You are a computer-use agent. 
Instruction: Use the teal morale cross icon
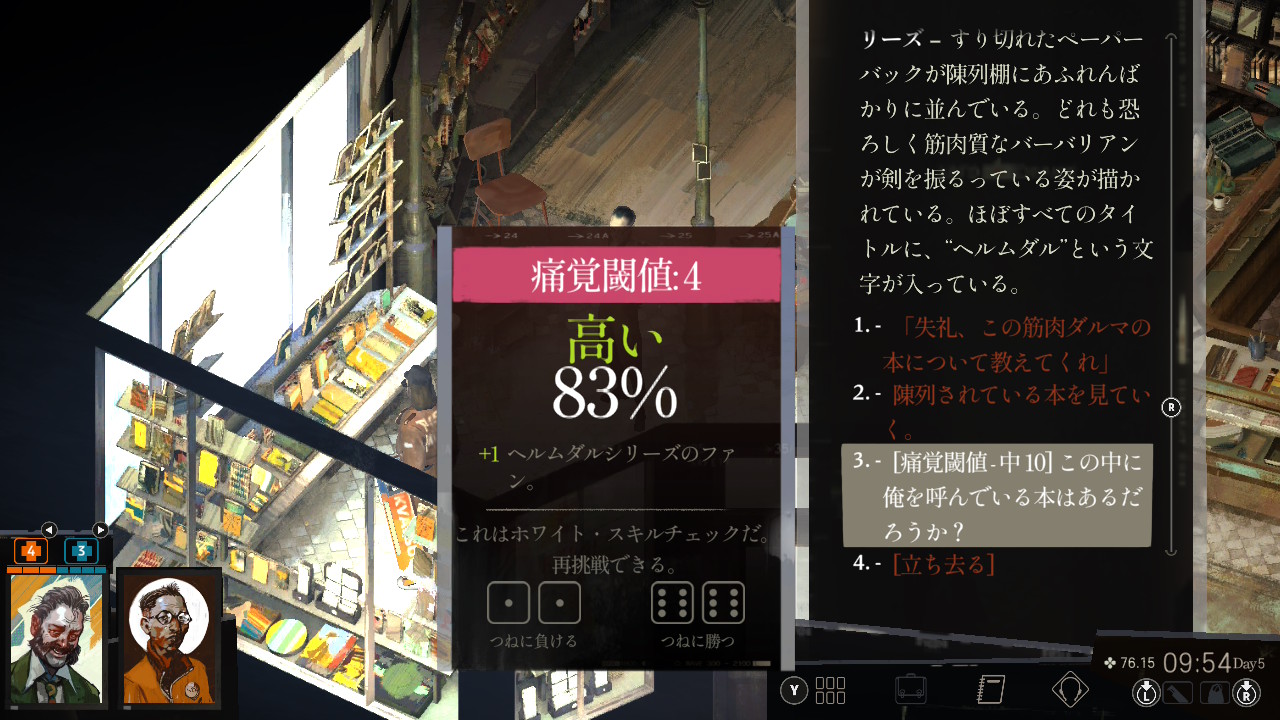[81, 551]
